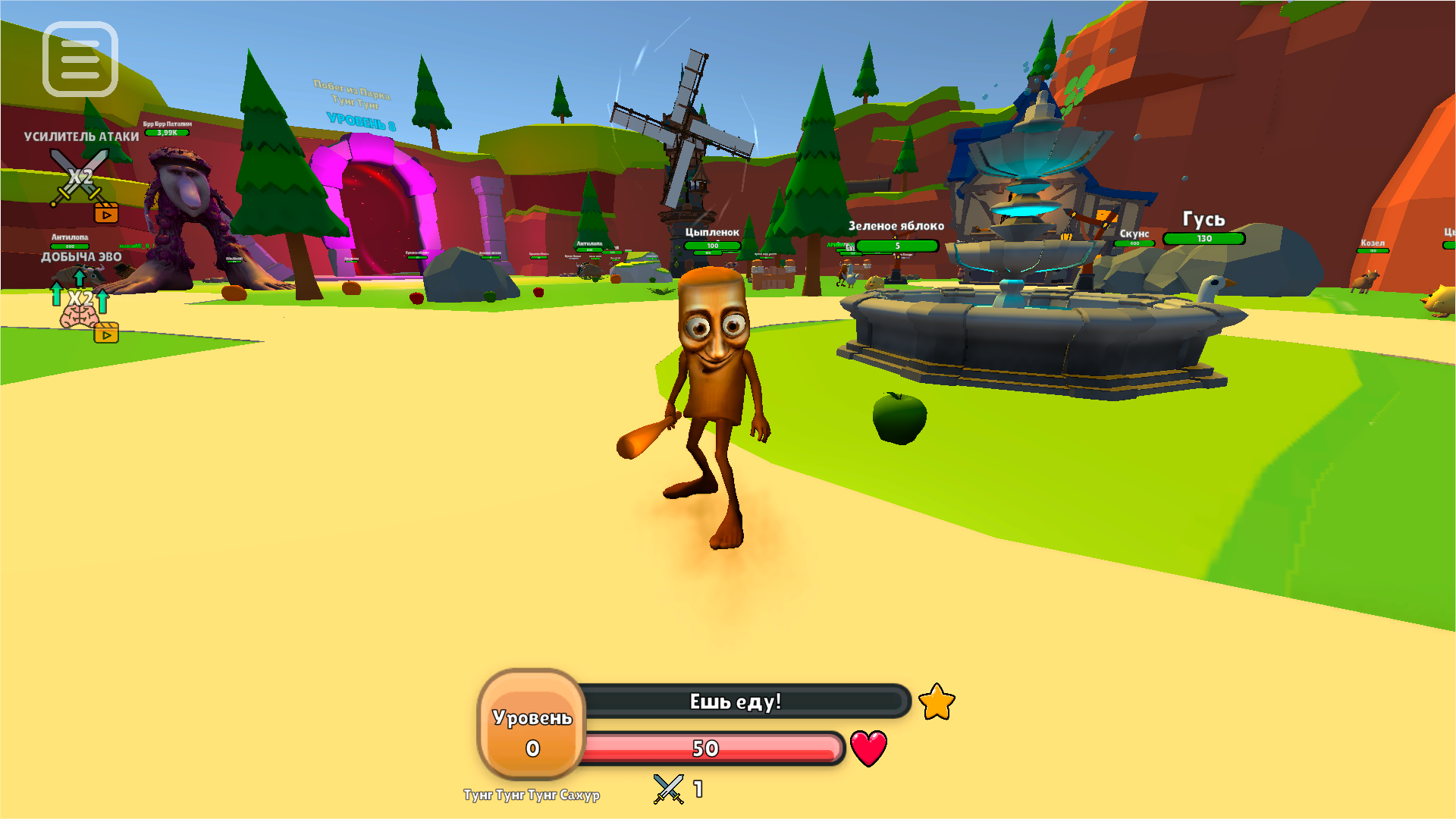The width and height of the screenshot is (1456, 819).
Task: Play the ad video for УСИЛИТЕЛЬ АТАКИ boost
Action: [108, 213]
